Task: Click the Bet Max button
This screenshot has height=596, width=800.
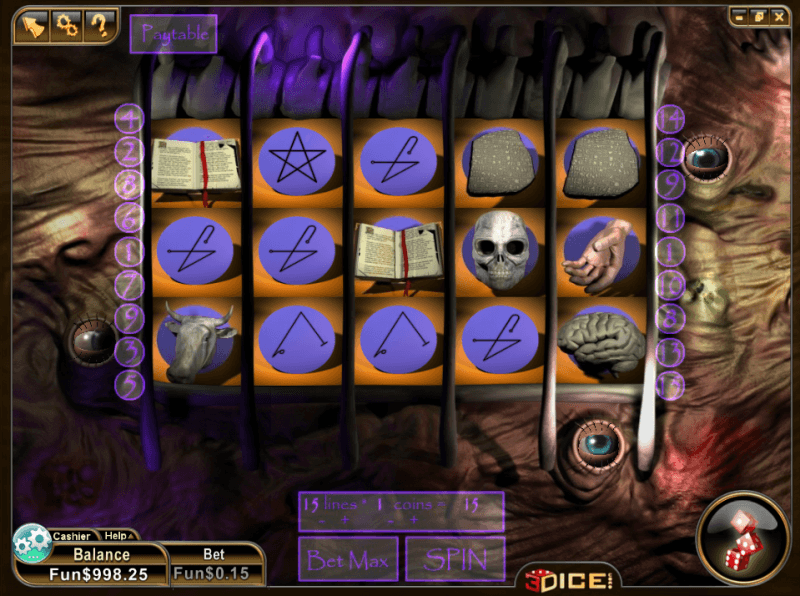Action: [x=348, y=558]
